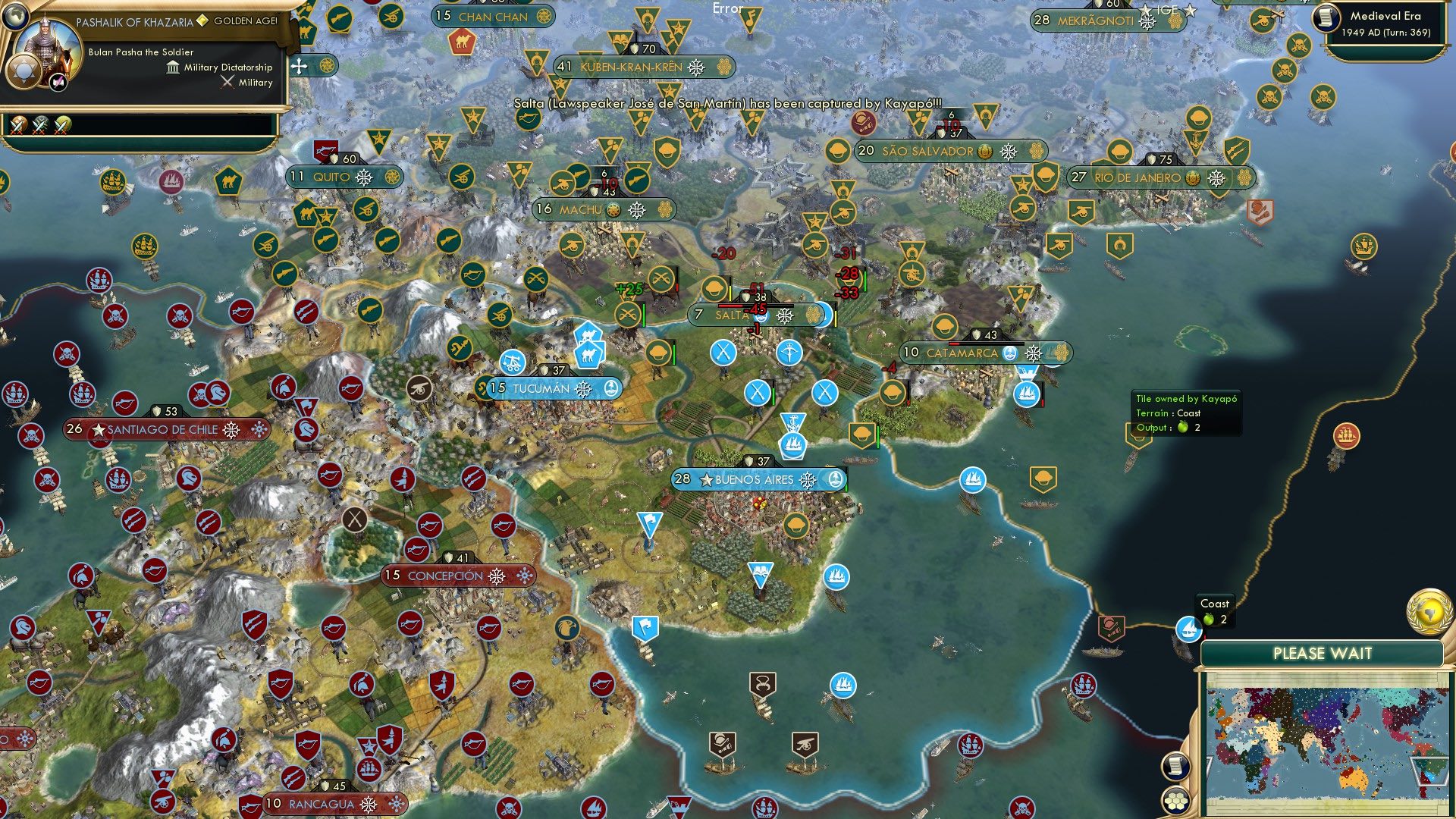Click the golden laurel medallion above the minimap

[x=1429, y=613]
